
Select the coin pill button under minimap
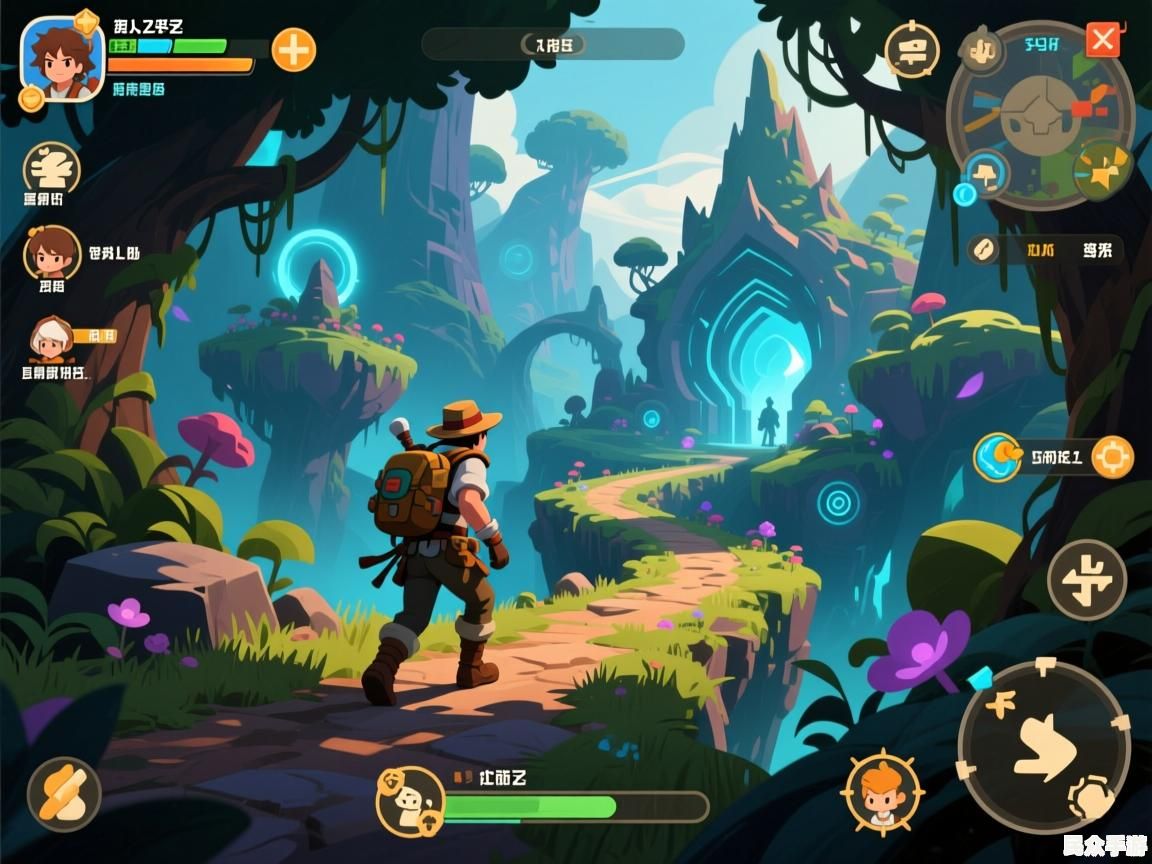click(982, 250)
